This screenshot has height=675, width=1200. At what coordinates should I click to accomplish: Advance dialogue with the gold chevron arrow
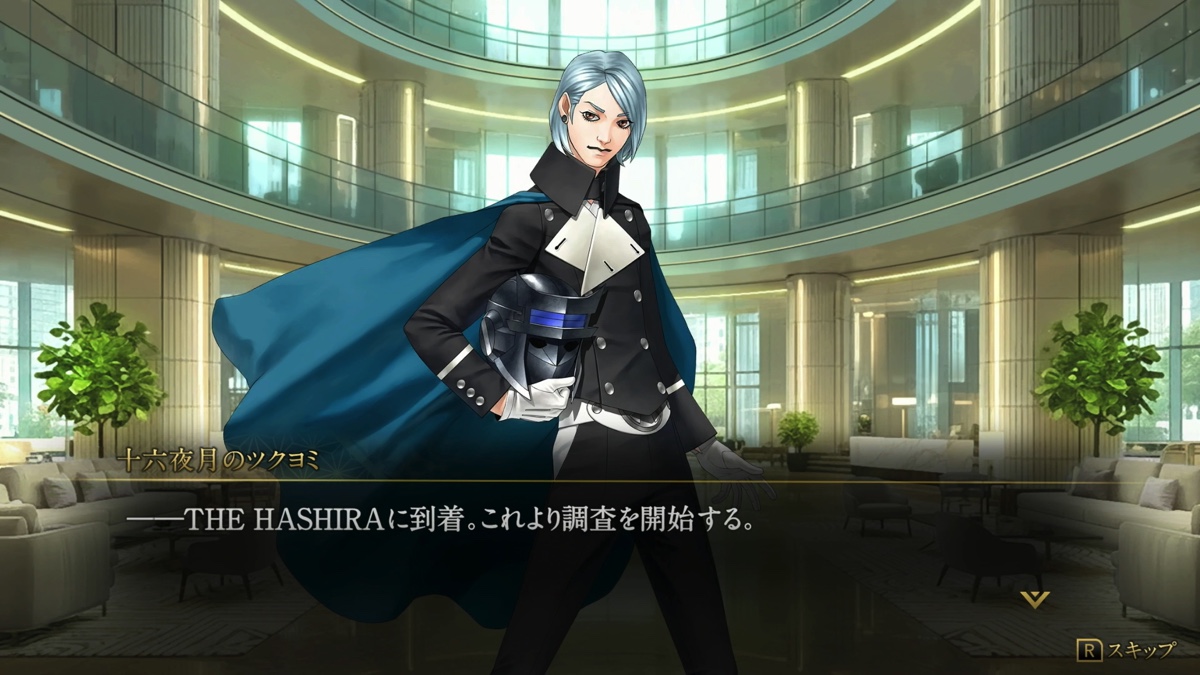(1035, 599)
